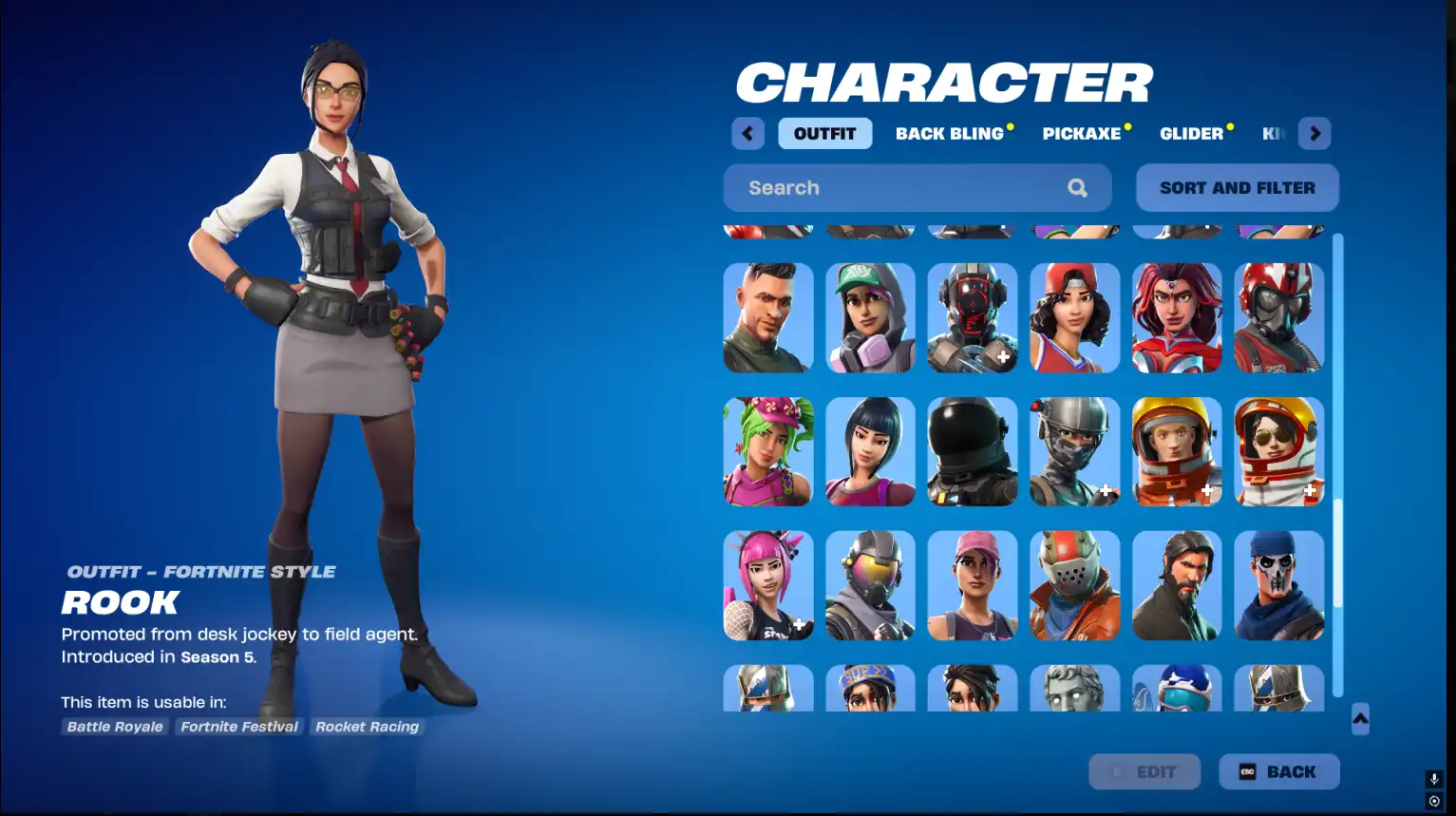This screenshot has width=1456, height=816.
Task: Go back using the Back button
Action: click(1278, 772)
